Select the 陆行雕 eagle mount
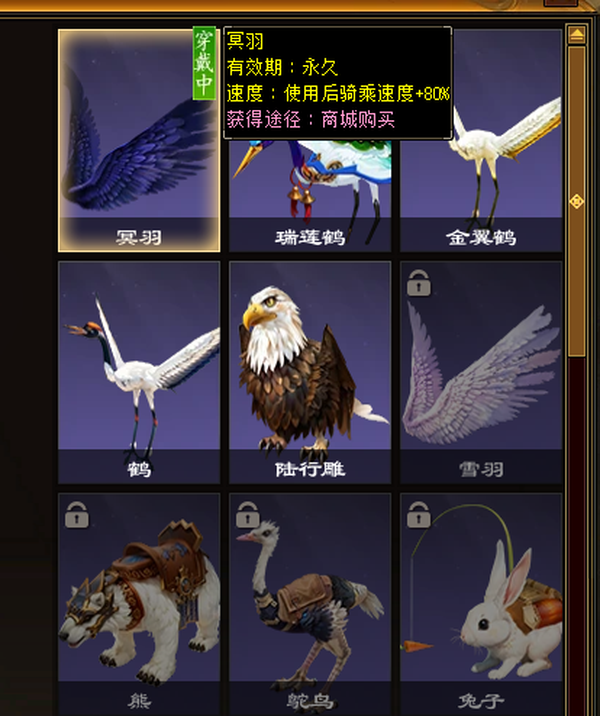The image size is (600, 716). click(x=310, y=371)
